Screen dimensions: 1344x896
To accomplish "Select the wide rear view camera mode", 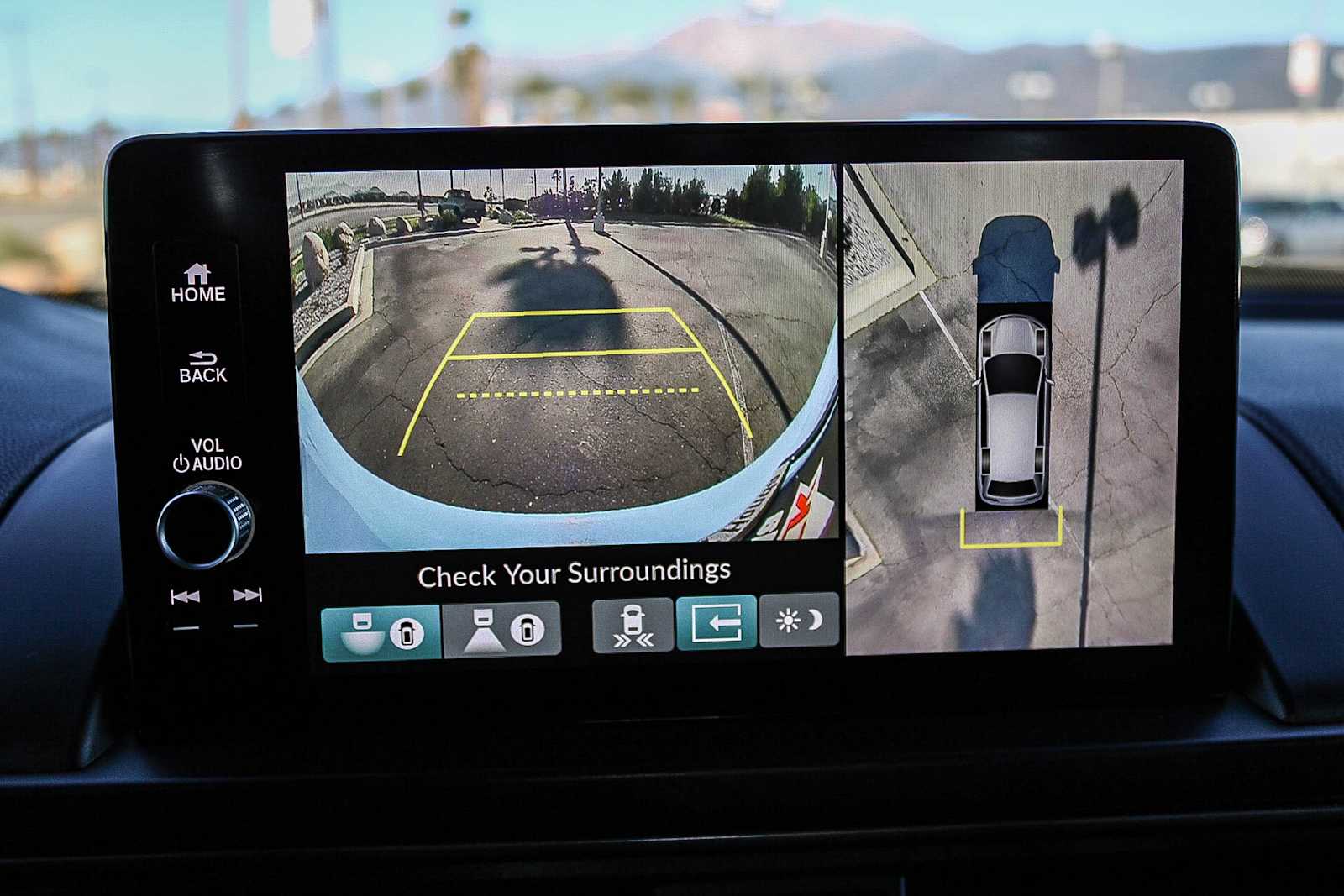I will tap(381, 631).
